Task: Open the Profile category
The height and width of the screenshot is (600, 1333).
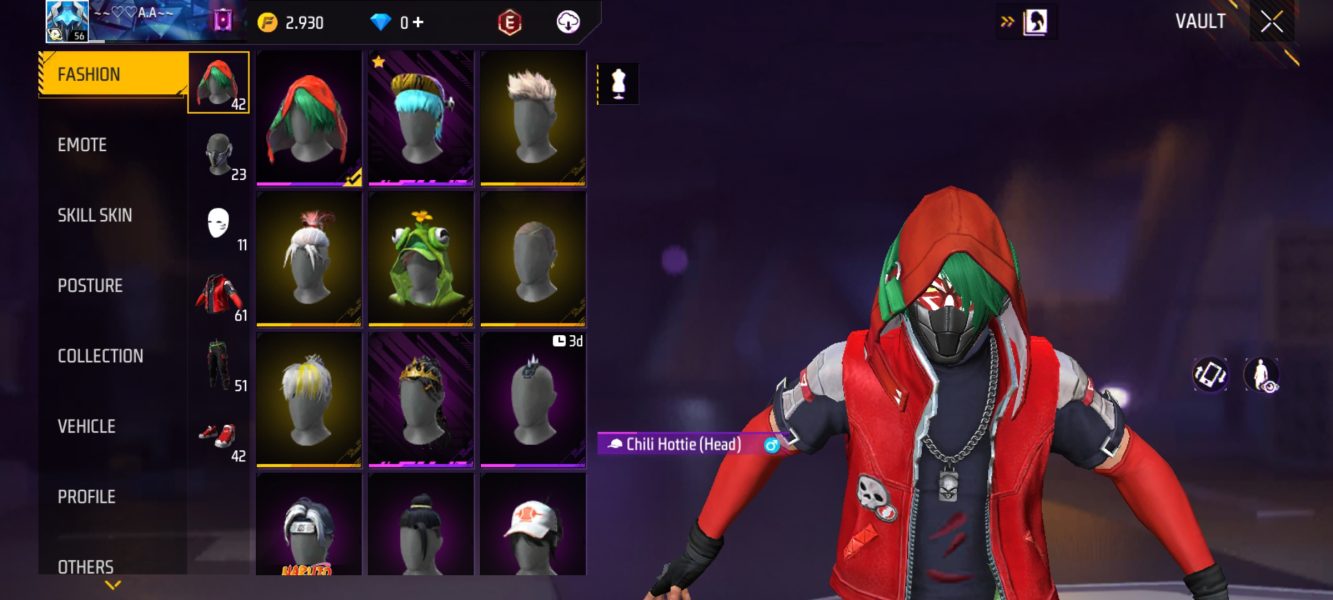Action: tap(86, 497)
